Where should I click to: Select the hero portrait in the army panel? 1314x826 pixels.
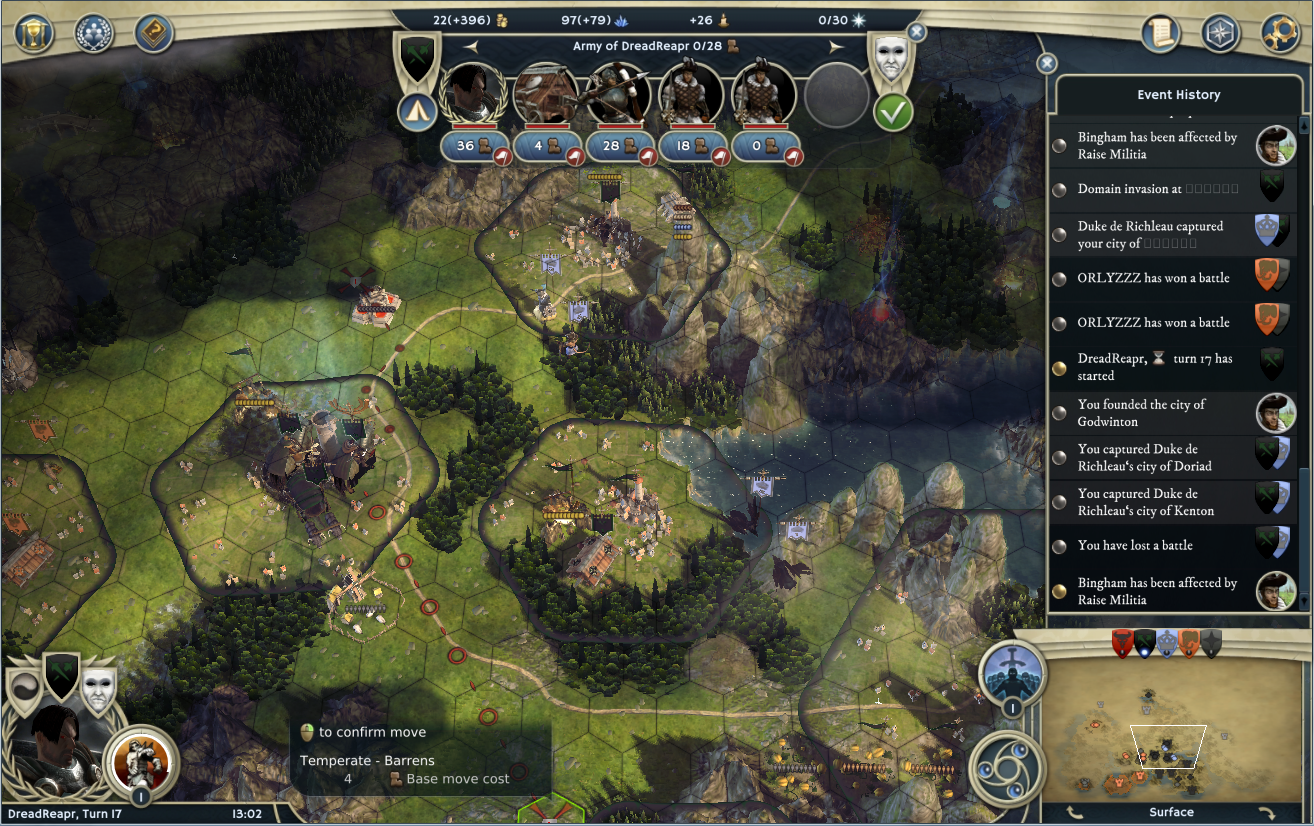[472, 94]
